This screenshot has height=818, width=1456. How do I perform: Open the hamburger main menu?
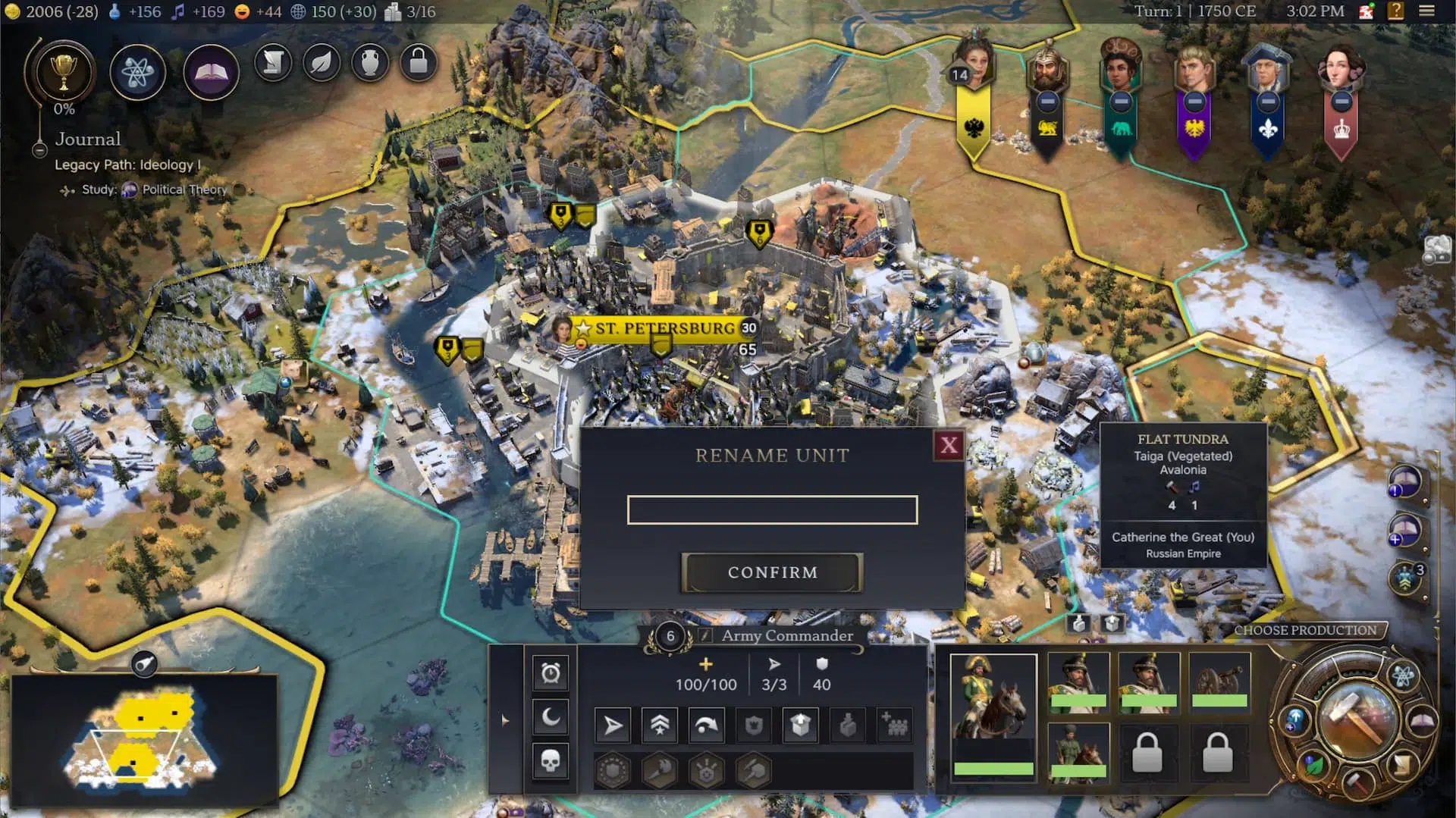[x=1426, y=11]
